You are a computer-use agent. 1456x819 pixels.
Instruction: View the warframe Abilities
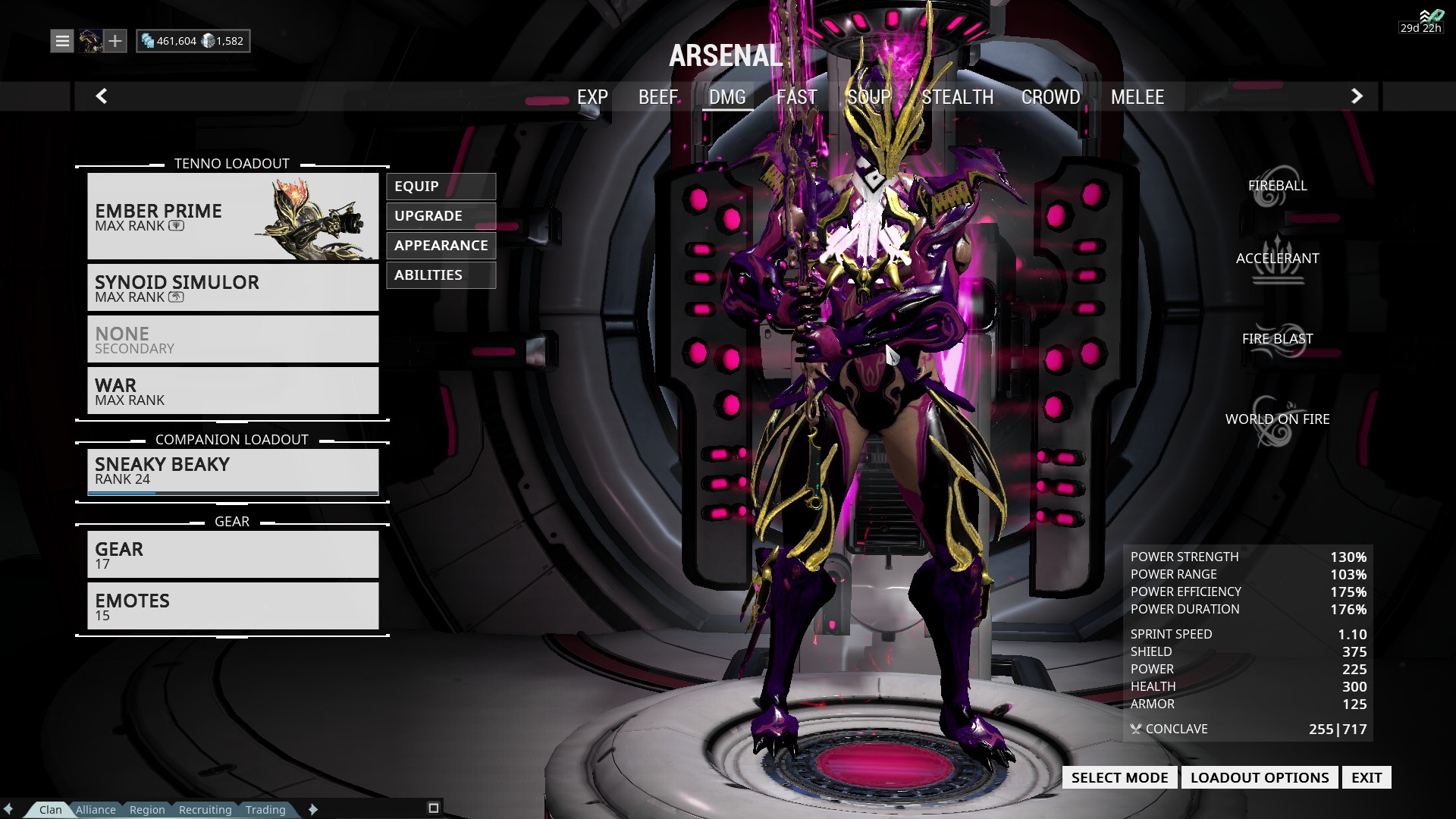click(441, 275)
